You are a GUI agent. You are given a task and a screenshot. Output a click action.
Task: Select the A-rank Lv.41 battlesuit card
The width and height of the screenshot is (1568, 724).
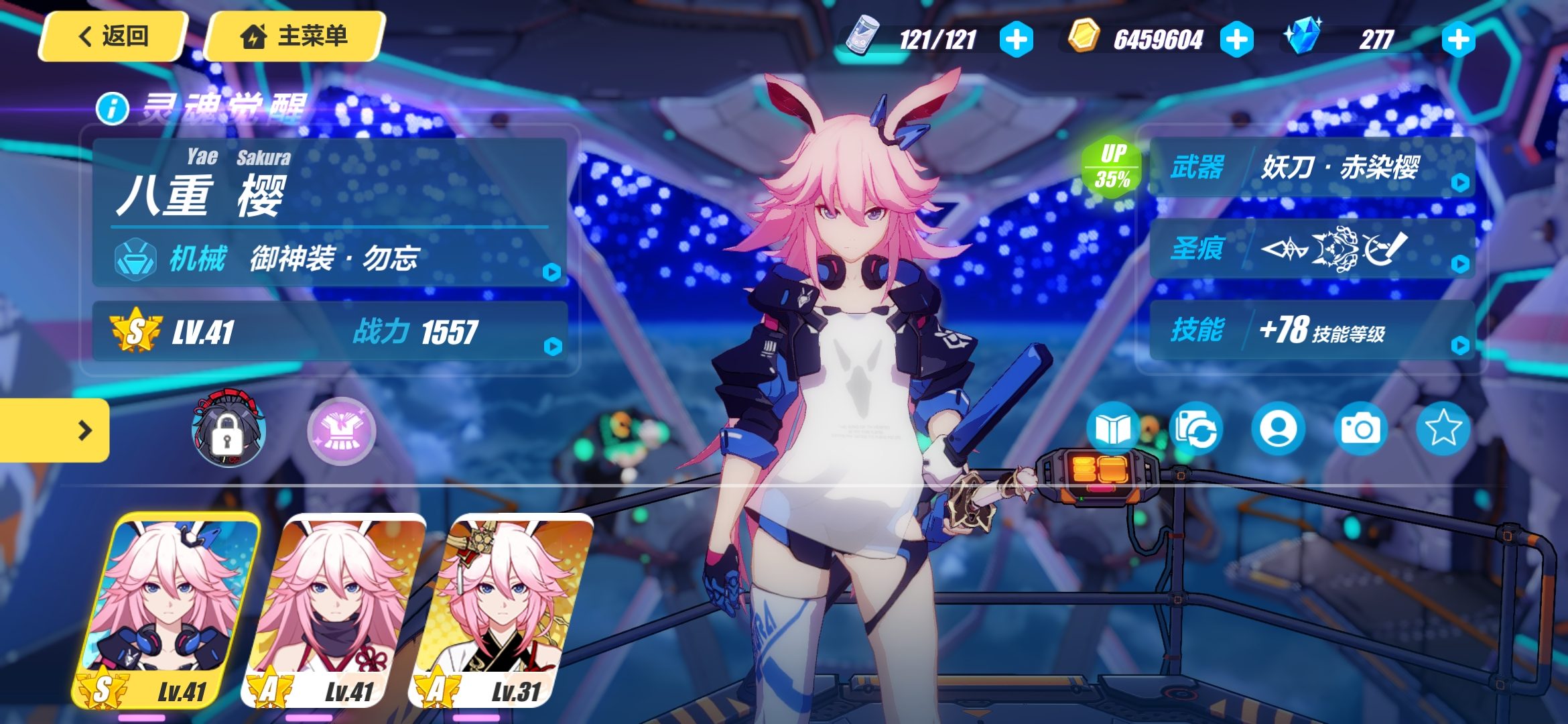[334, 611]
